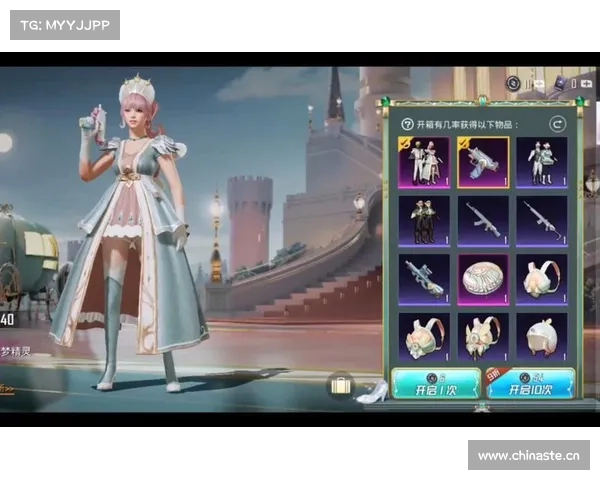Select the white helmet reward slot
600x480 pixels.
[541, 337]
